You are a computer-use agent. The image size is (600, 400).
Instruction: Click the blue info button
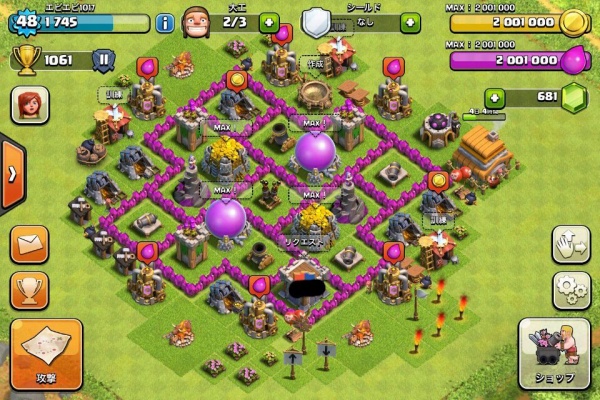coord(165,22)
